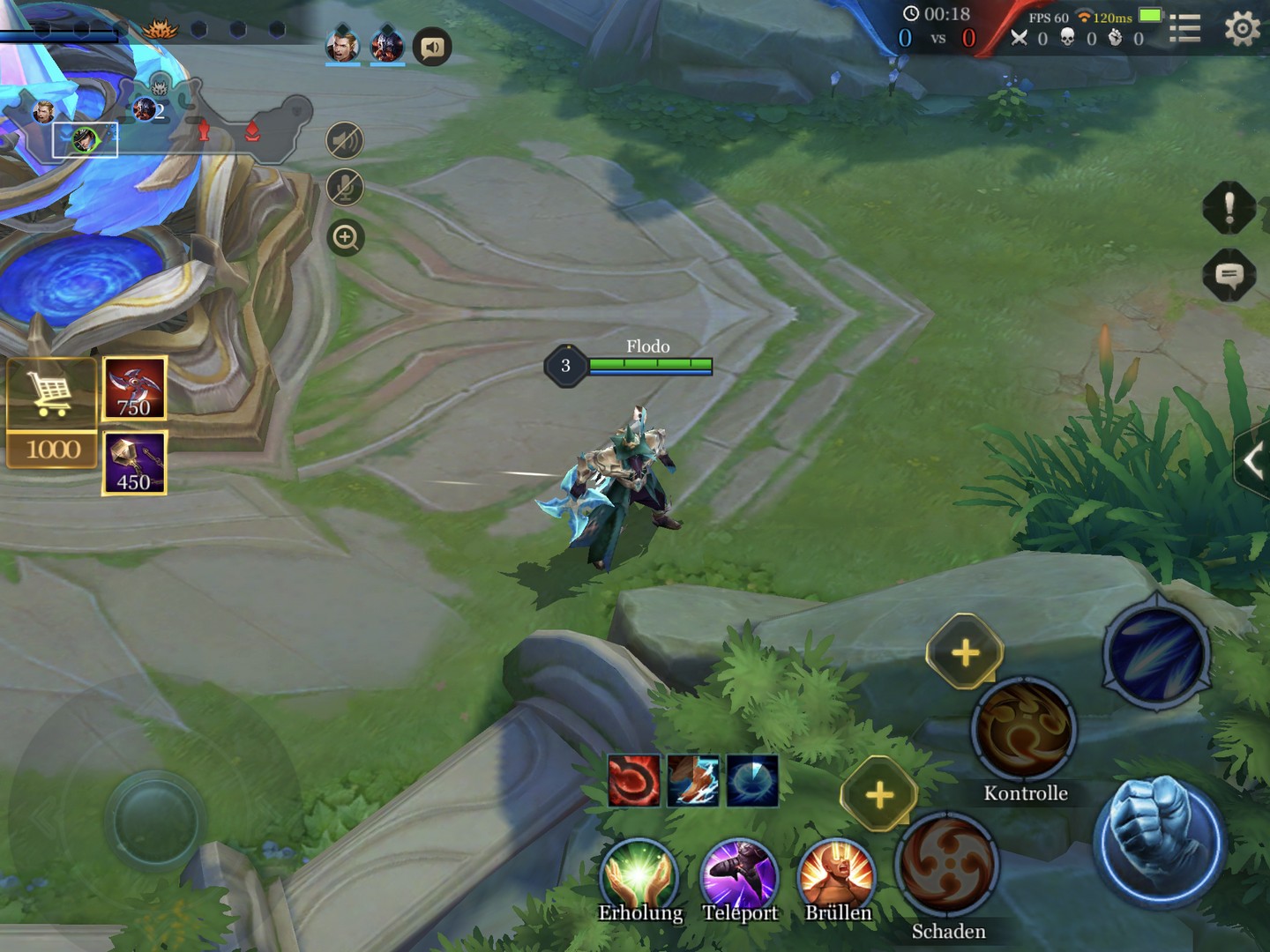This screenshot has height=952, width=1270.
Task: Activate the Teleport spell
Action: (739, 874)
